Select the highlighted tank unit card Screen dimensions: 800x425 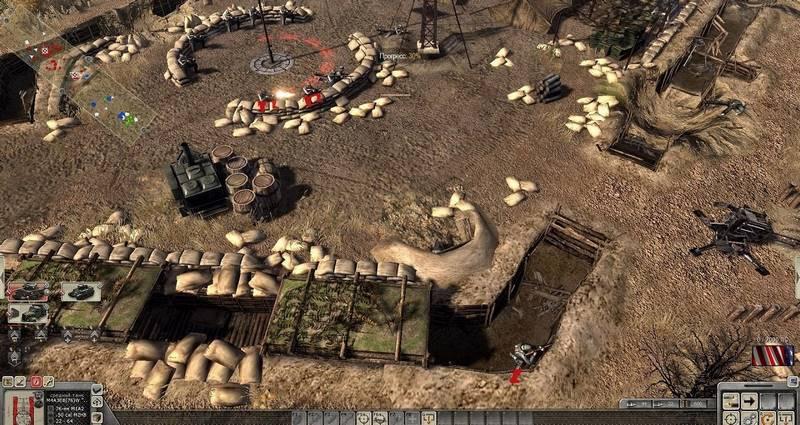tap(27, 291)
